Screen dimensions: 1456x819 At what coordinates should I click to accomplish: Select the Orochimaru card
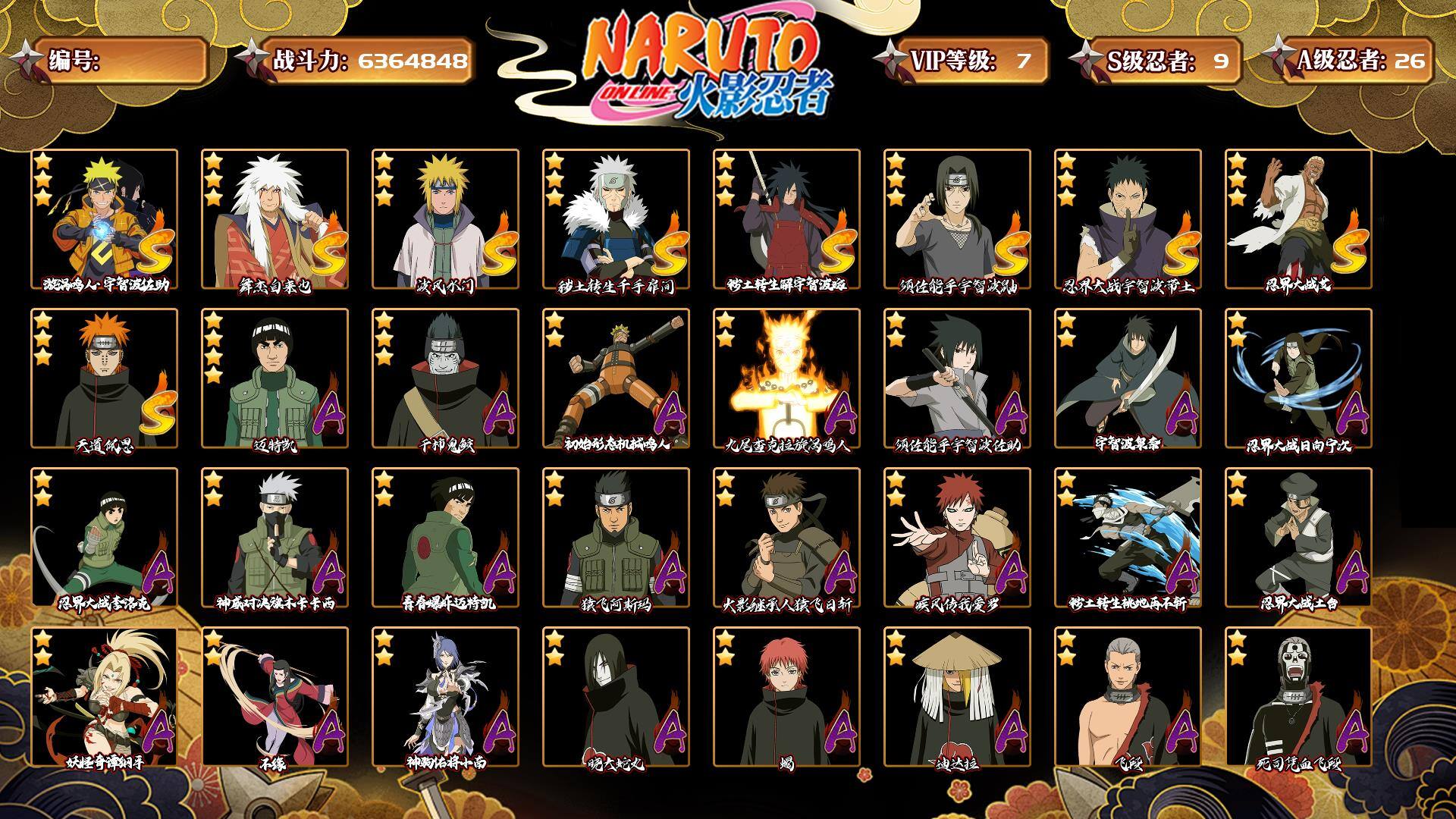(x=616, y=697)
